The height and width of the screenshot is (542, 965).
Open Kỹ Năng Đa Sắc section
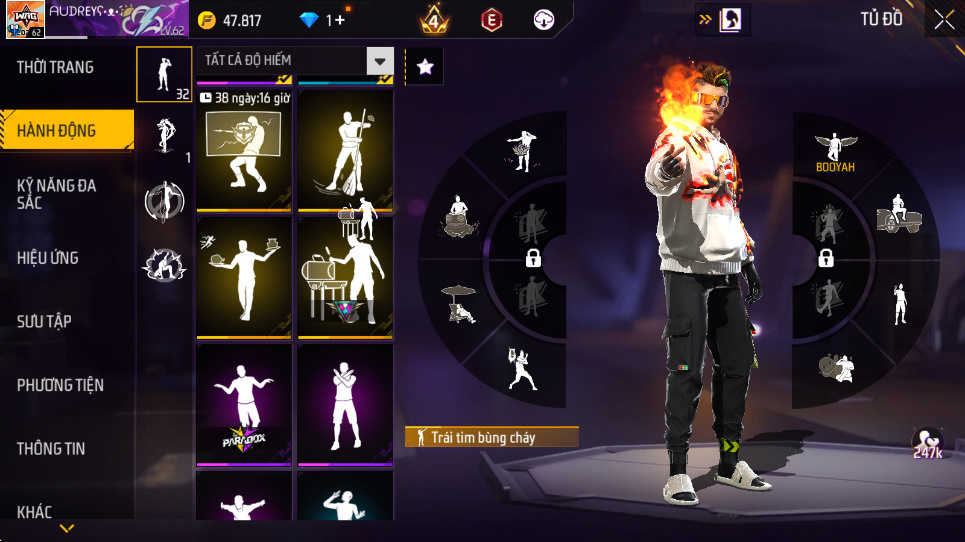(57, 194)
